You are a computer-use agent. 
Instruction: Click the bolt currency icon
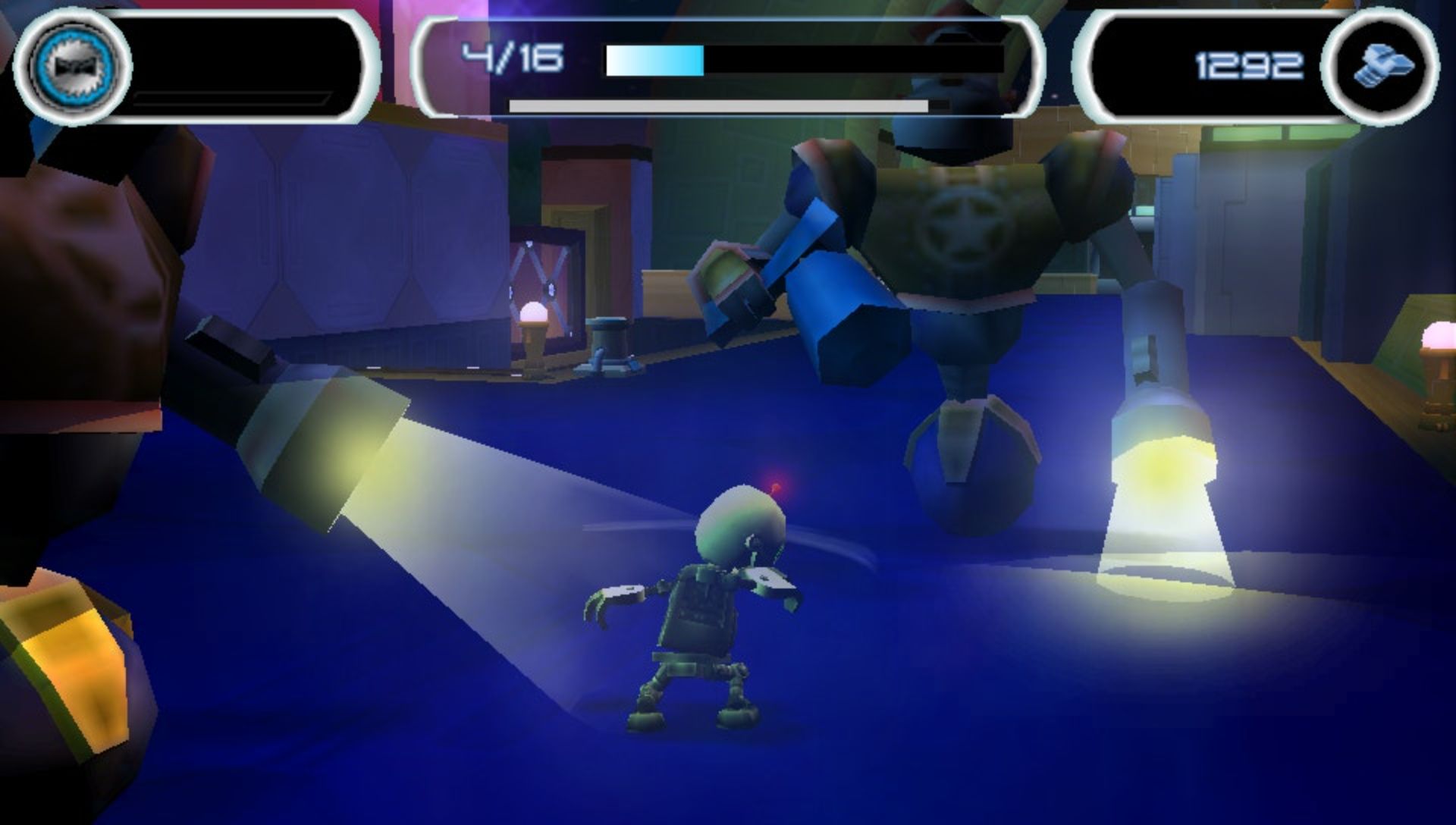[1382, 67]
